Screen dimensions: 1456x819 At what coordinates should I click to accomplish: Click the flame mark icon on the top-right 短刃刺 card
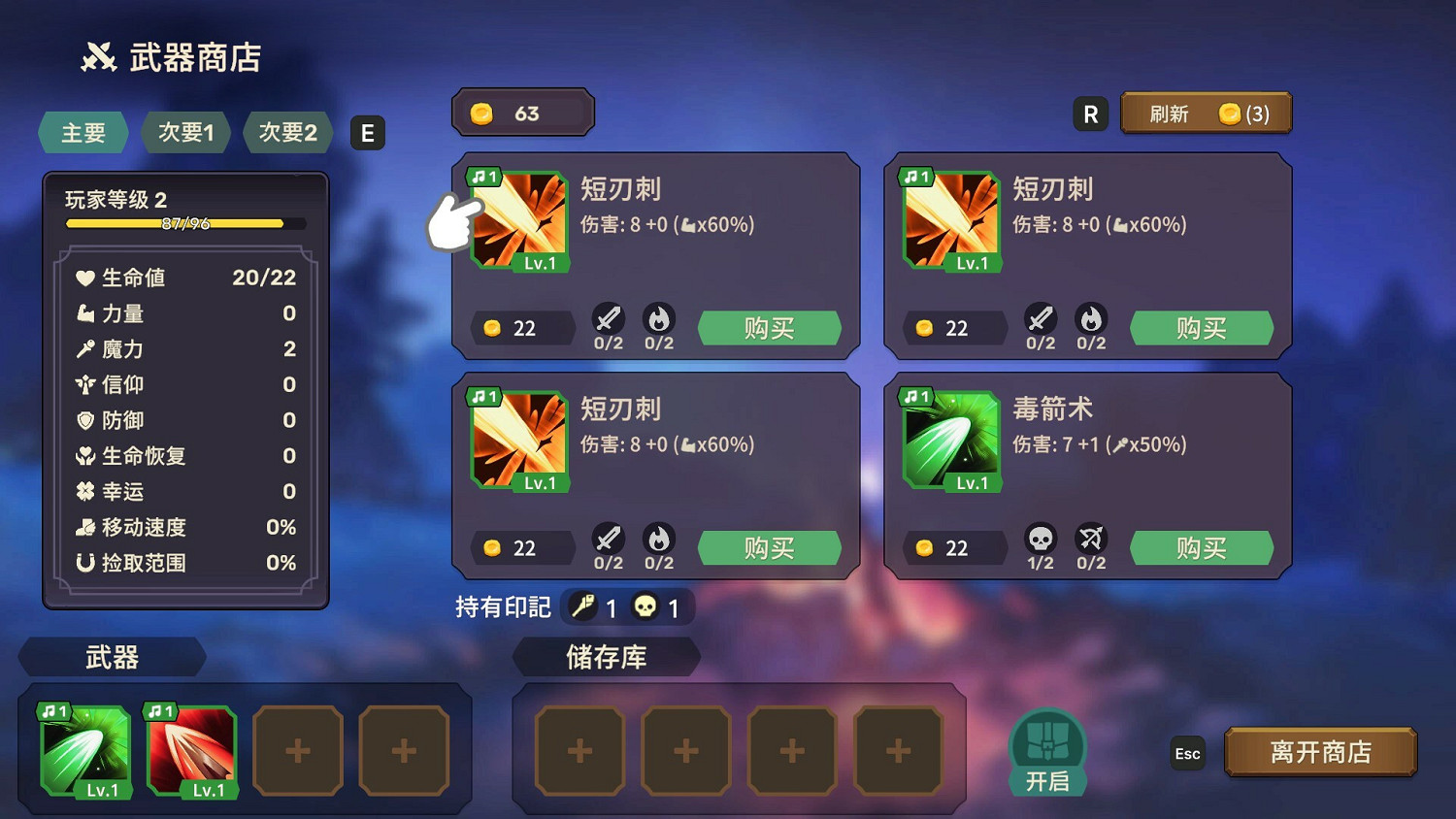click(1091, 320)
